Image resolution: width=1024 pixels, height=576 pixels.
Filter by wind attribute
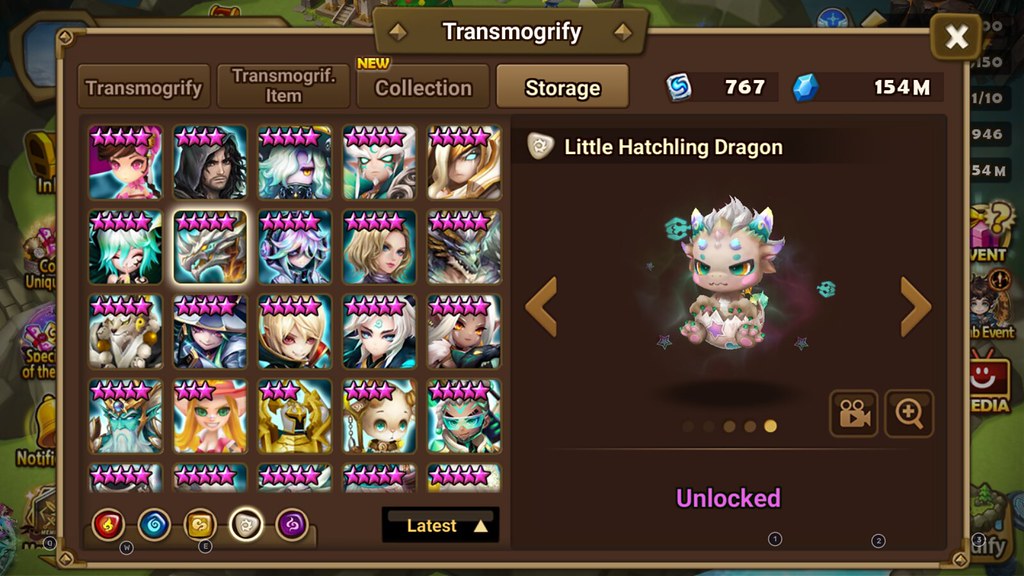pyautogui.click(x=200, y=524)
